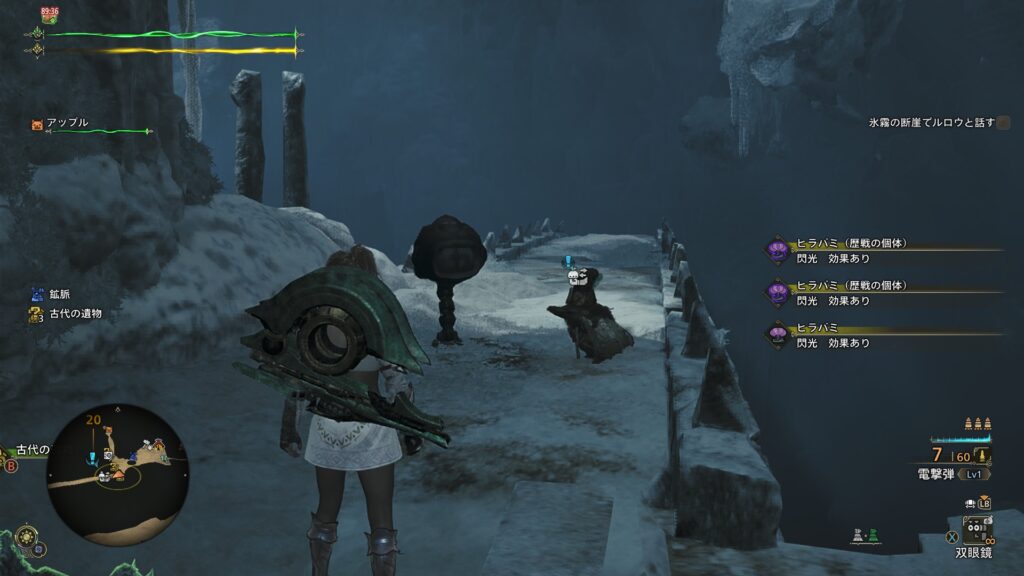The width and height of the screenshot is (1024, 576).
Task: Select the 鉱脈 gathering point entry
Action: point(61,295)
